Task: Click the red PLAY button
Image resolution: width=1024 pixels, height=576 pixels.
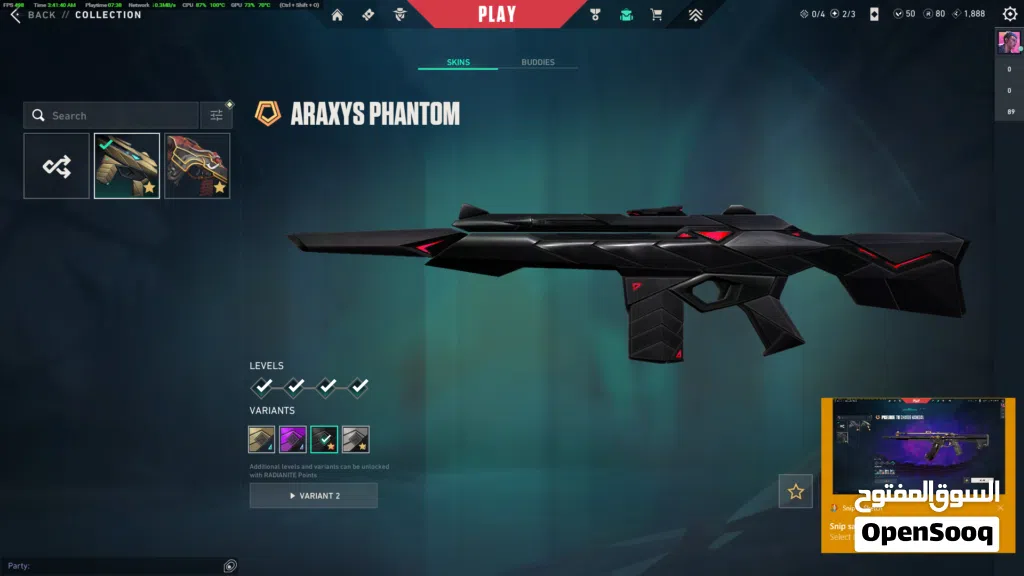Action: click(x=497, y=14)
